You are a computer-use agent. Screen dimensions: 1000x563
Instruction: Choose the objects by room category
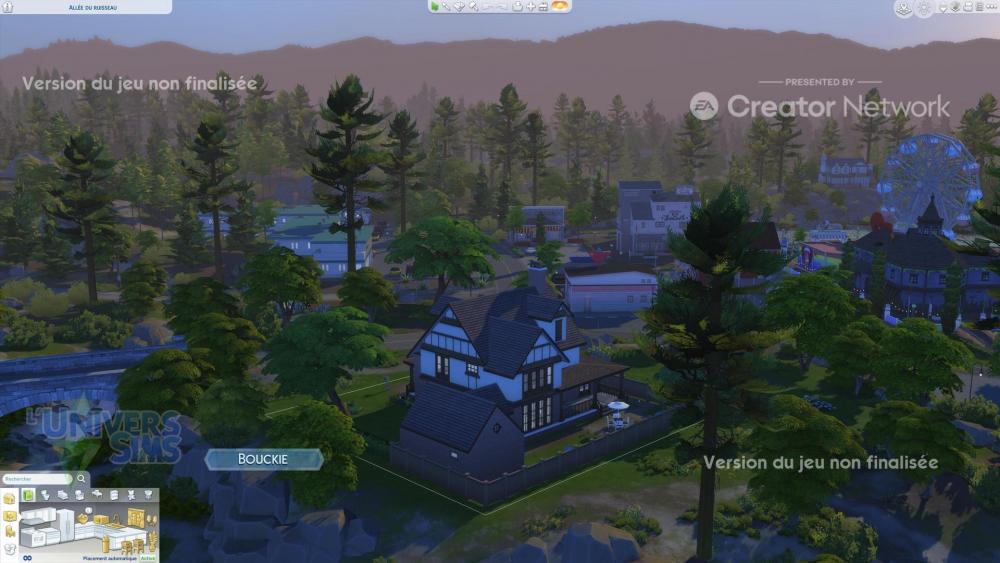[x=10, y=516]
